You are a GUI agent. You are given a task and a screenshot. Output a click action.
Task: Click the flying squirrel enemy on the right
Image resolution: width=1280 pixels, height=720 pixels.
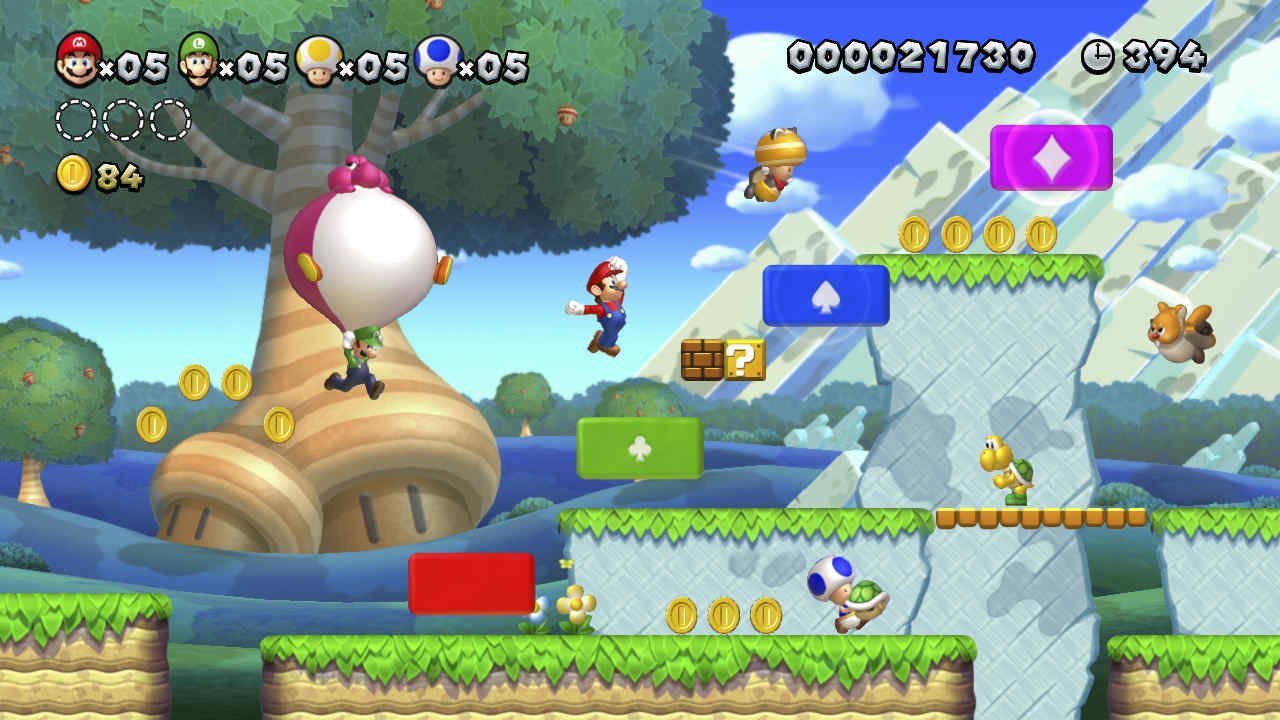pos(1180,330)
